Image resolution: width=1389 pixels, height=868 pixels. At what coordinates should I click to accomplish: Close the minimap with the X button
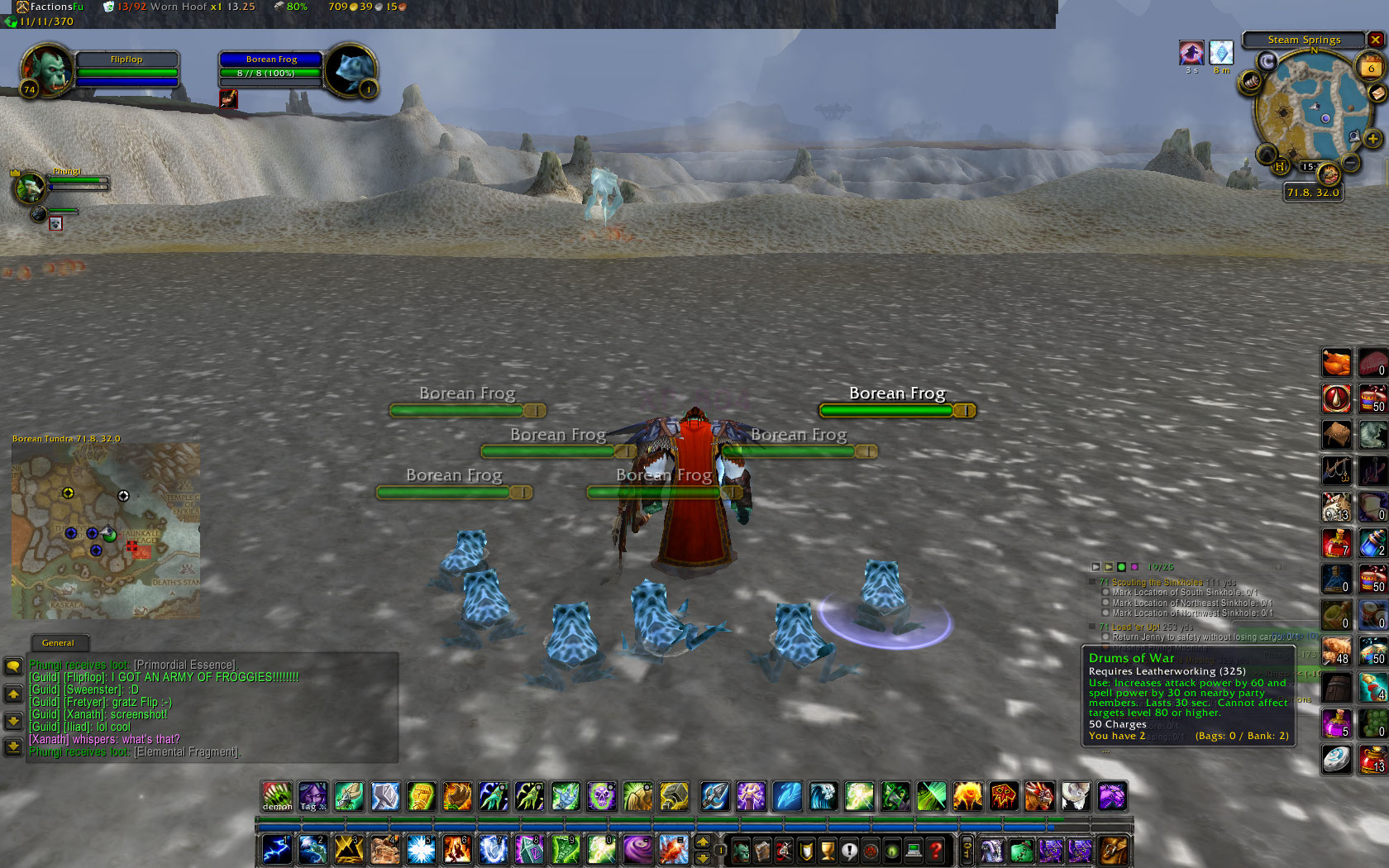point(1375,40)
